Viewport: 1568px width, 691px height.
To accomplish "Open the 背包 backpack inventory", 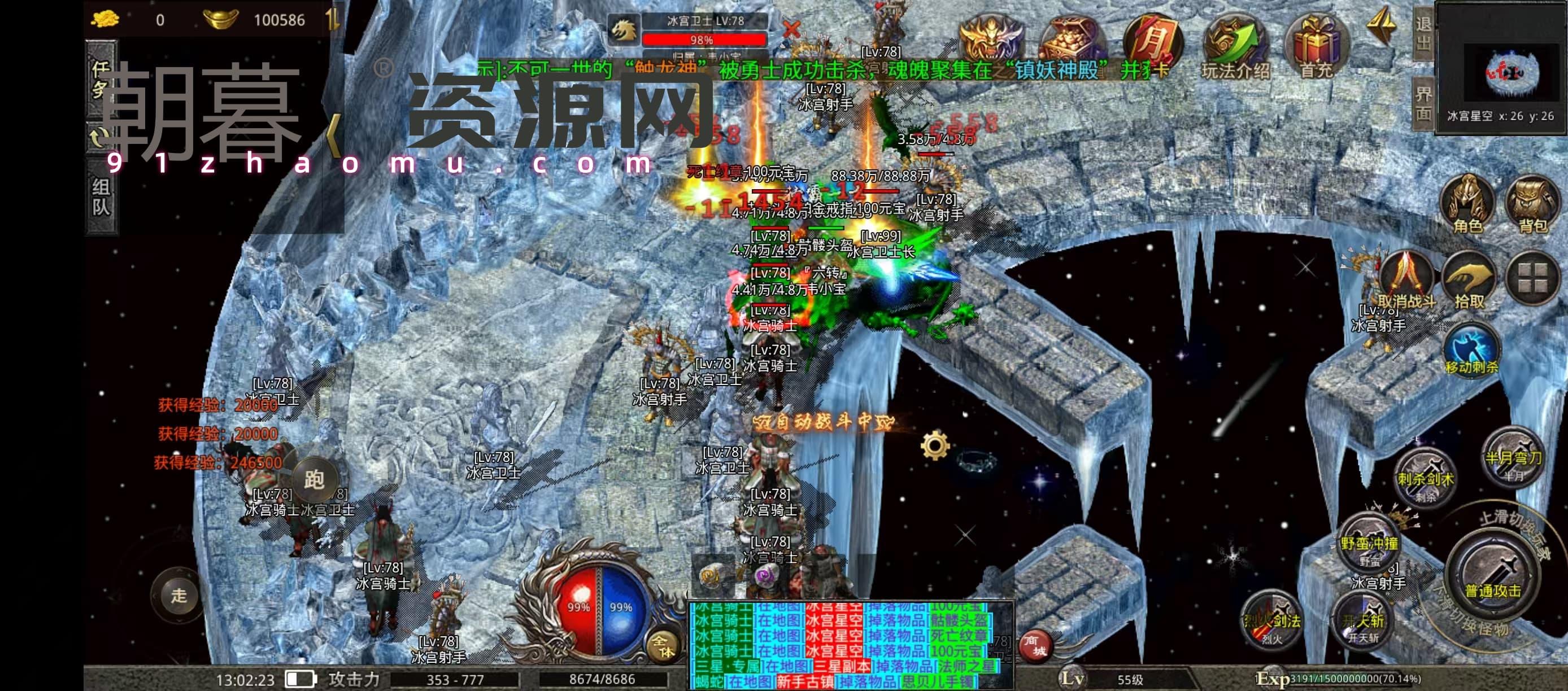I will (x=1532, y=204).
